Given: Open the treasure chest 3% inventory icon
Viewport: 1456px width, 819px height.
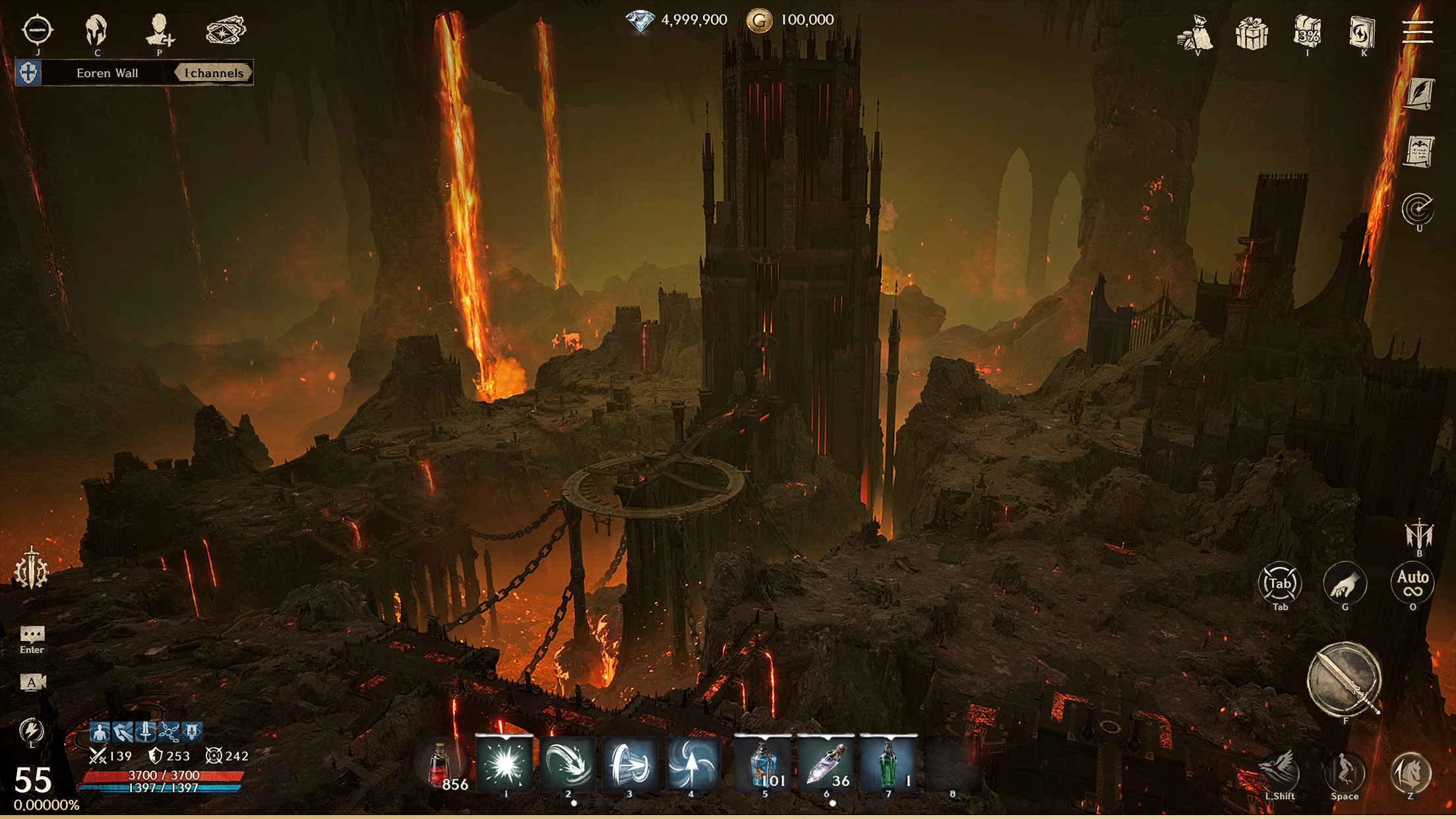Looking at the screenshot, I should click(x=1307, y=32).
